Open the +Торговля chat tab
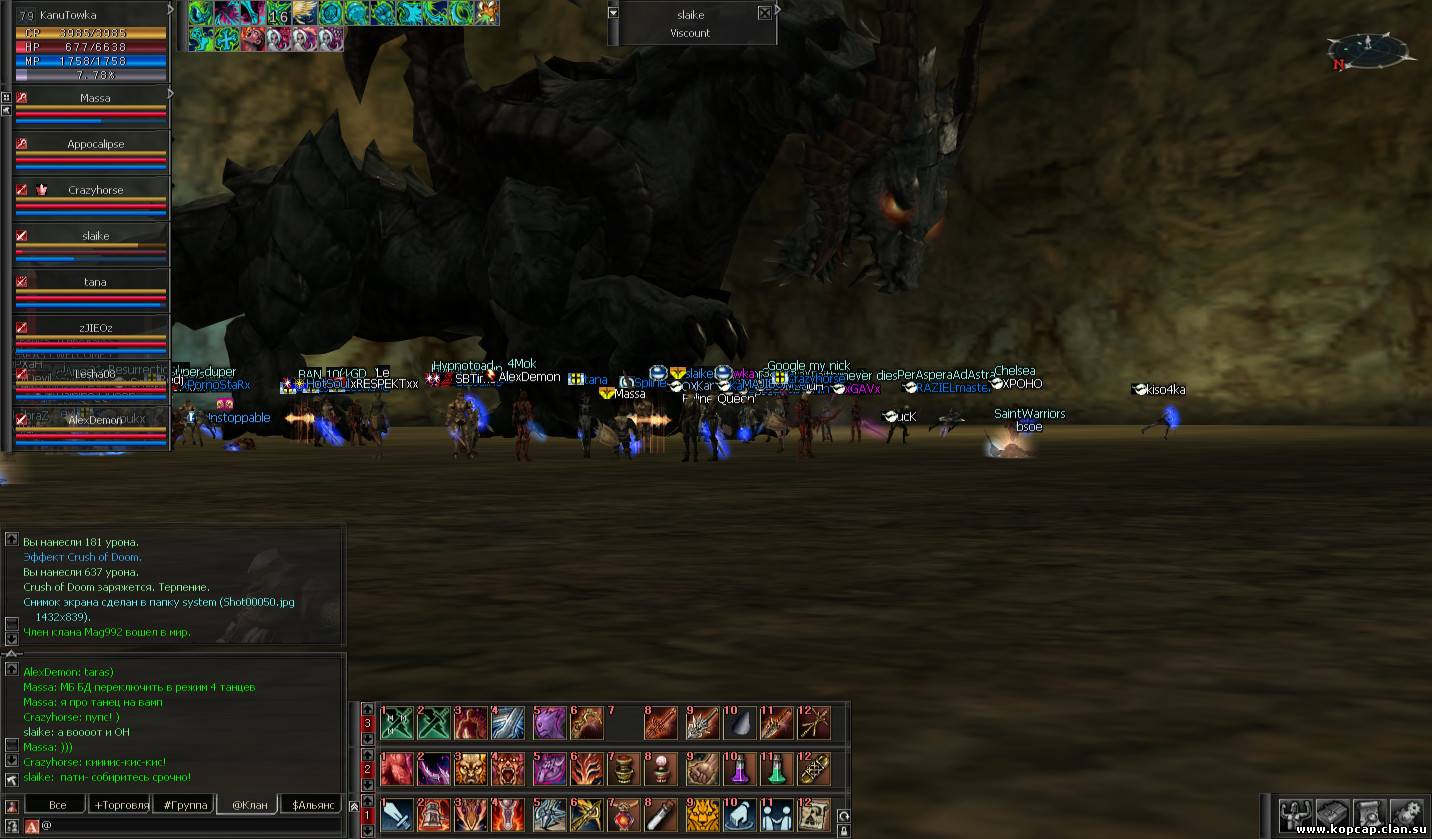 click(121, 805)
